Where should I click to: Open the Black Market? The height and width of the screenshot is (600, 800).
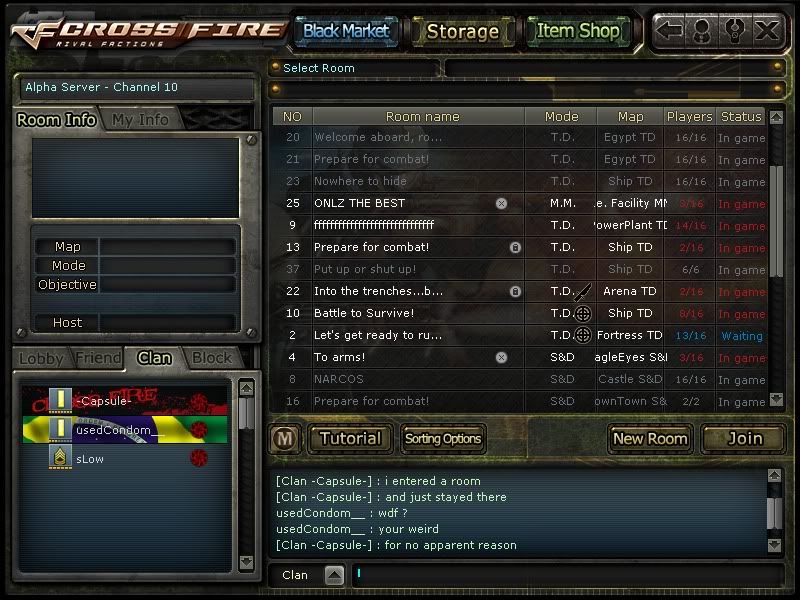(346, 31)
